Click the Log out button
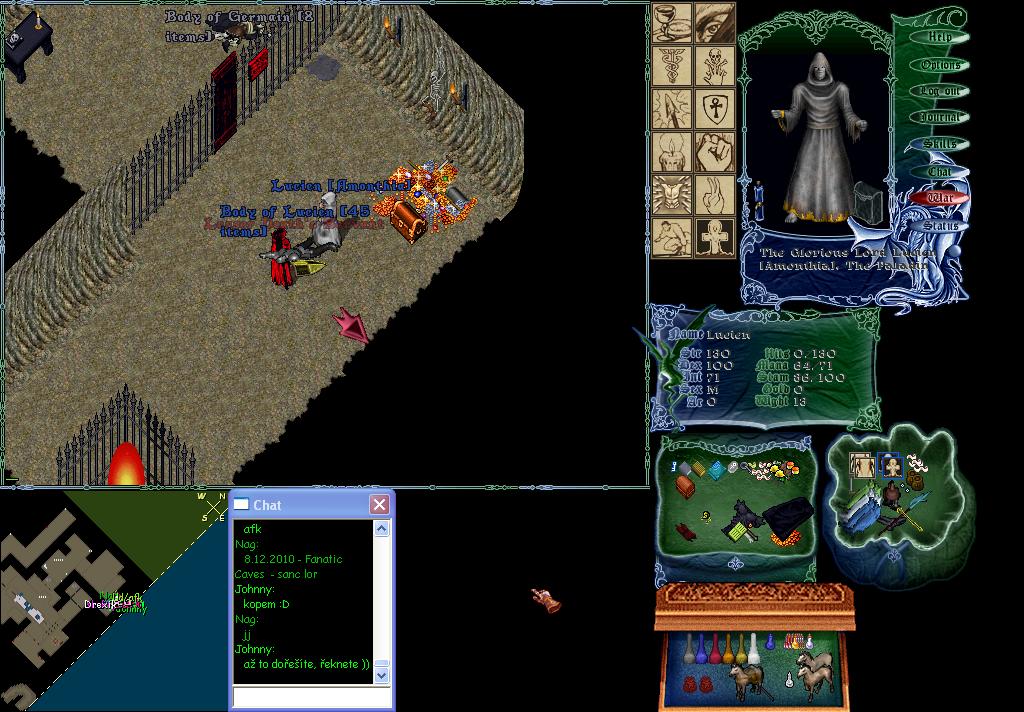Viewport: 1024px width, 712px height. (x=939, y=91)
